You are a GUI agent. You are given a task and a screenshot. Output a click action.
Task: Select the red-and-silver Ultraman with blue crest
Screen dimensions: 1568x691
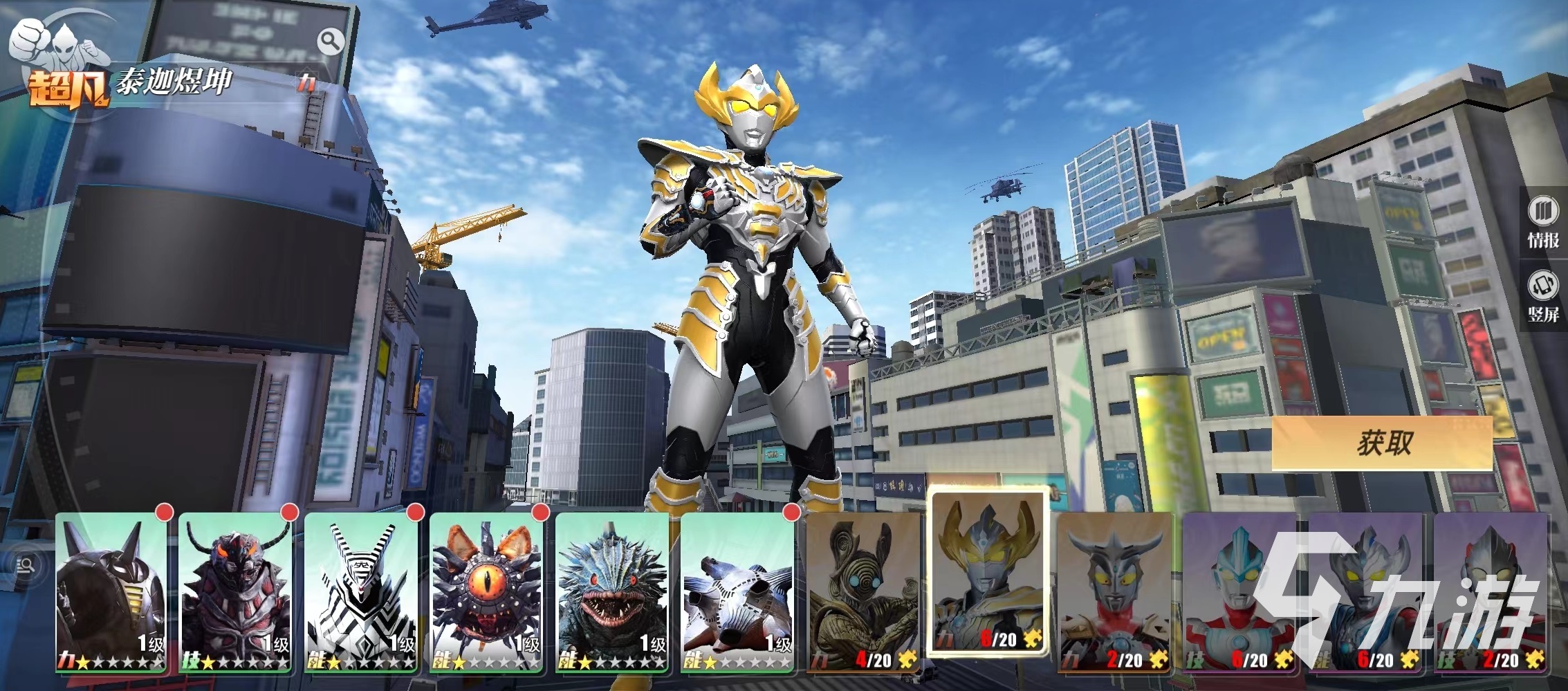(1239, 593)
